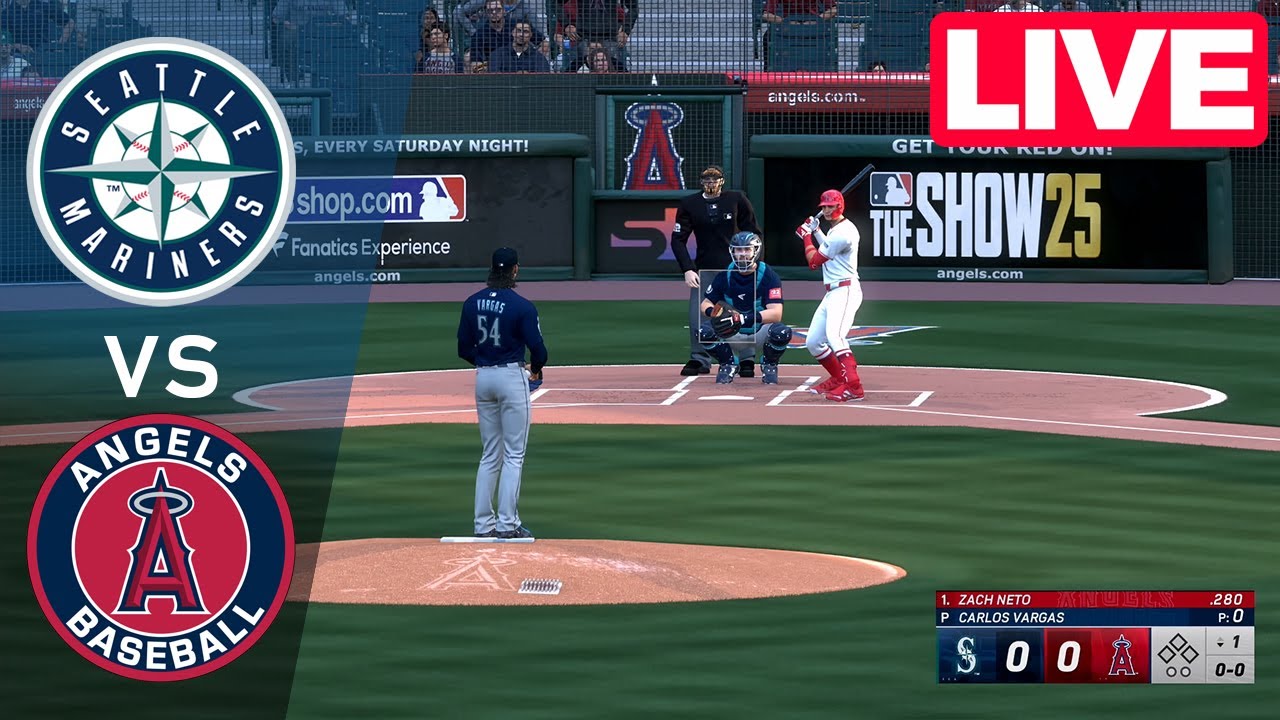The image size is (1280, 720).
Task: Click the .280 batting average value
Action: [1225, 598]
